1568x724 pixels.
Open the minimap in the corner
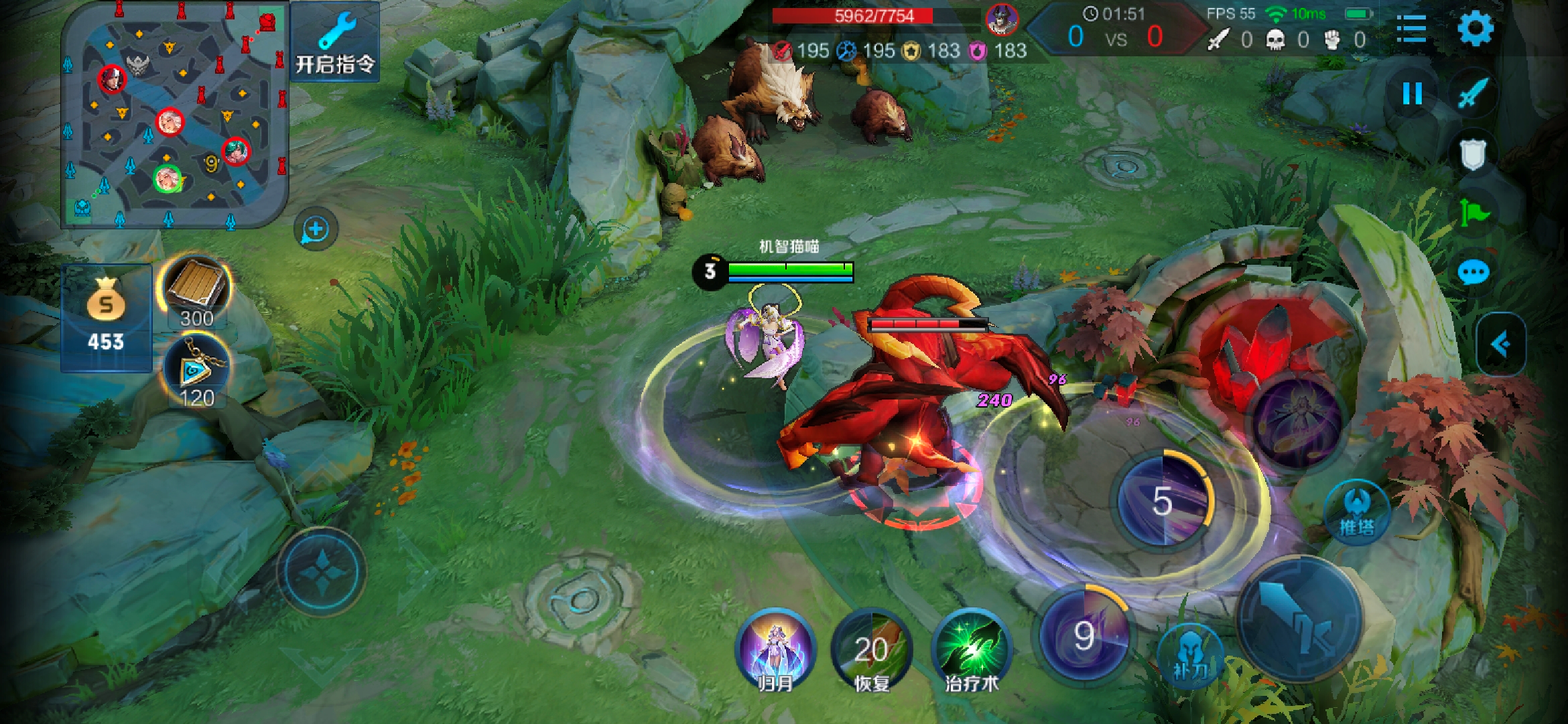click(174, 115)
